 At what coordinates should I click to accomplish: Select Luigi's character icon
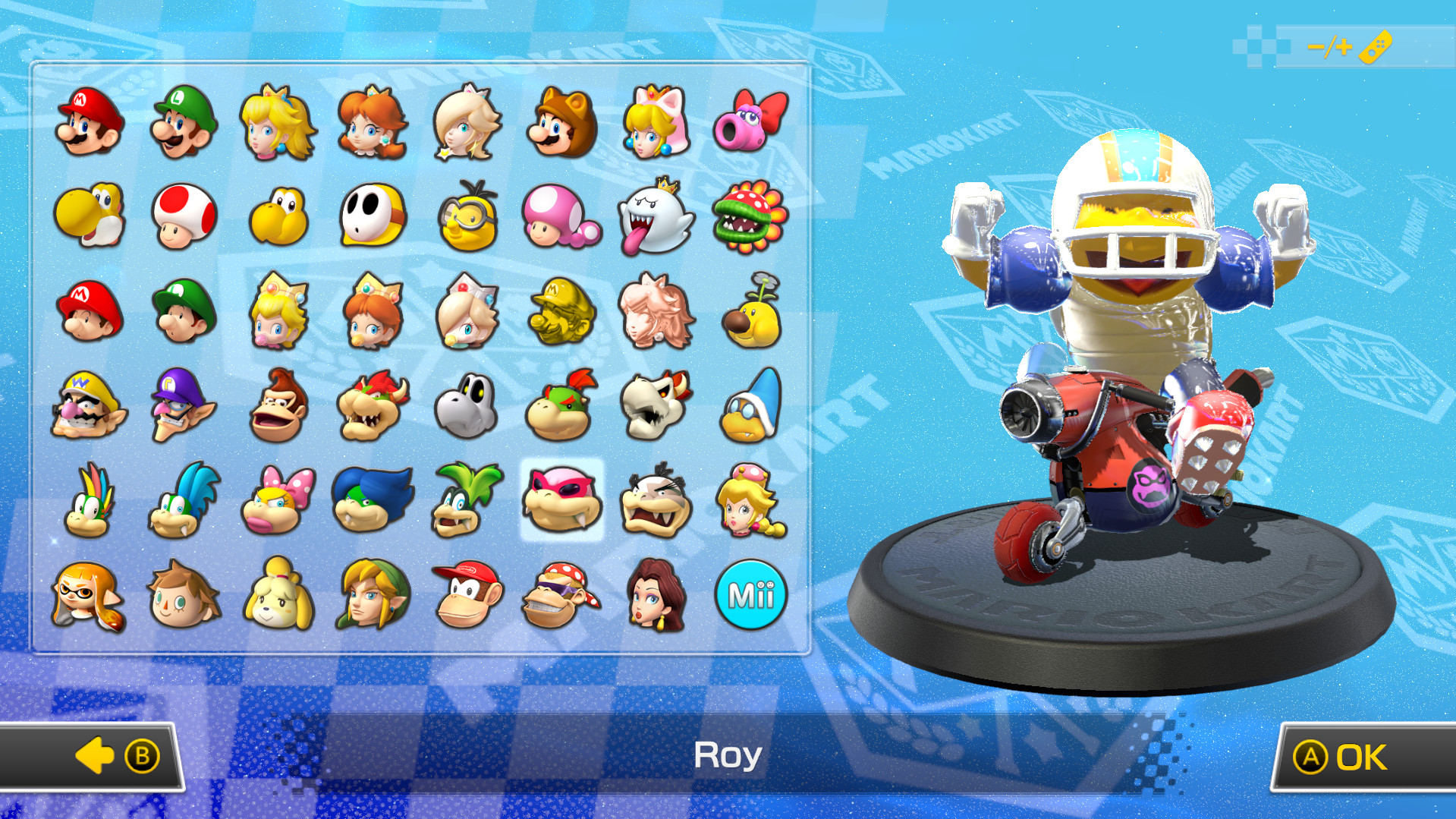pyautogui.click(x=182, y=125)
